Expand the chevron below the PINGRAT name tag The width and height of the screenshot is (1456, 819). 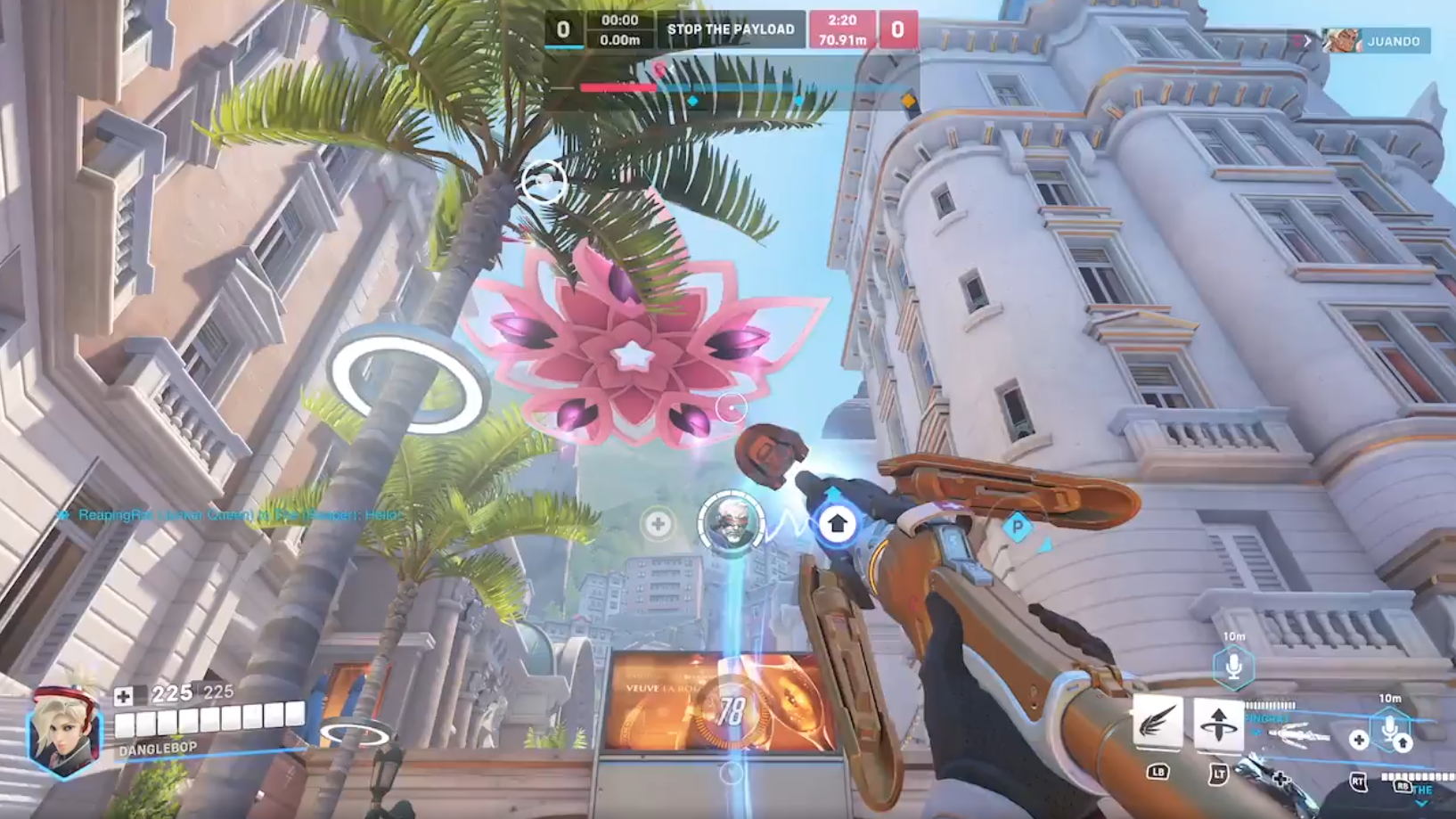(x=1257, y=732)
